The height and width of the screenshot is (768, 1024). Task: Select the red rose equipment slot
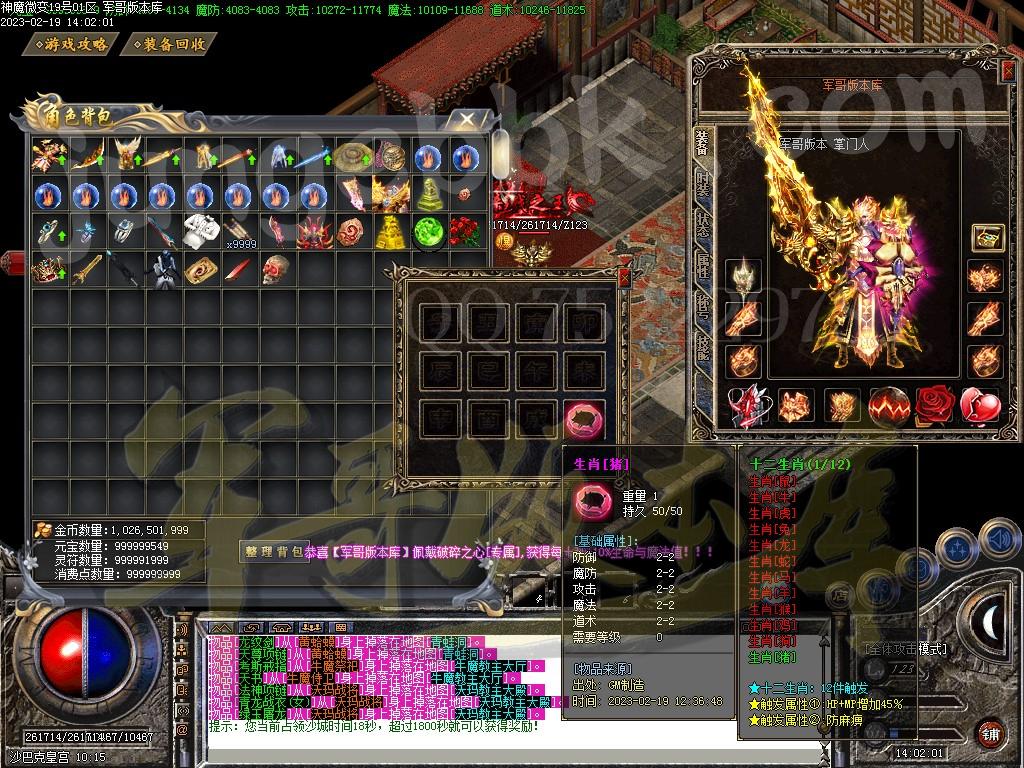click(936, 405)
